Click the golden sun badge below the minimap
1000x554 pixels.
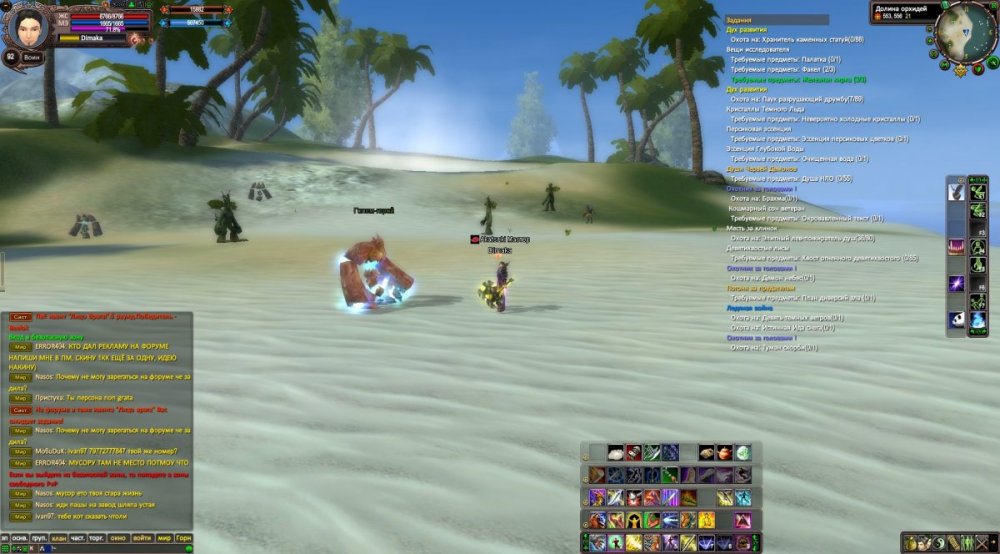pos(961,71)
